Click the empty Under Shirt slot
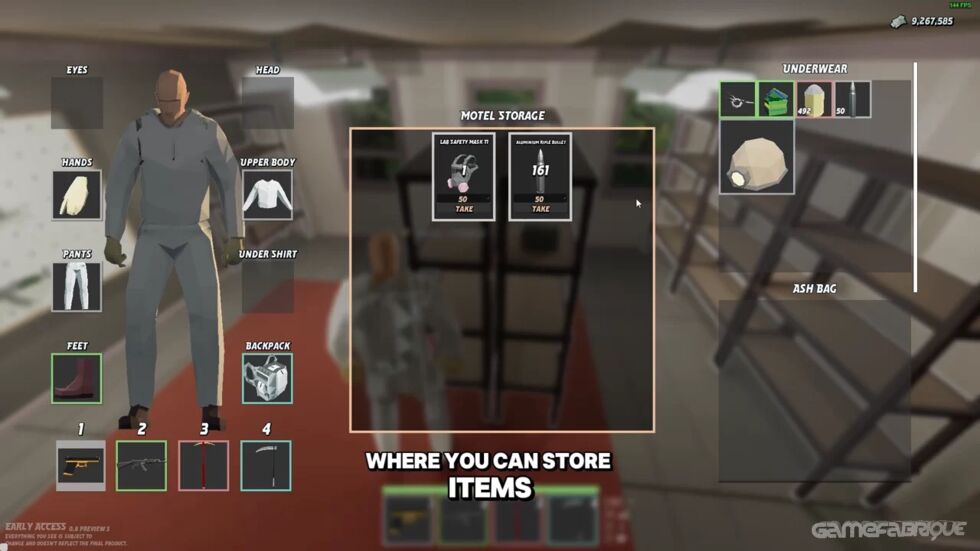This screenshot has height=551, width=980. point(267,286)
